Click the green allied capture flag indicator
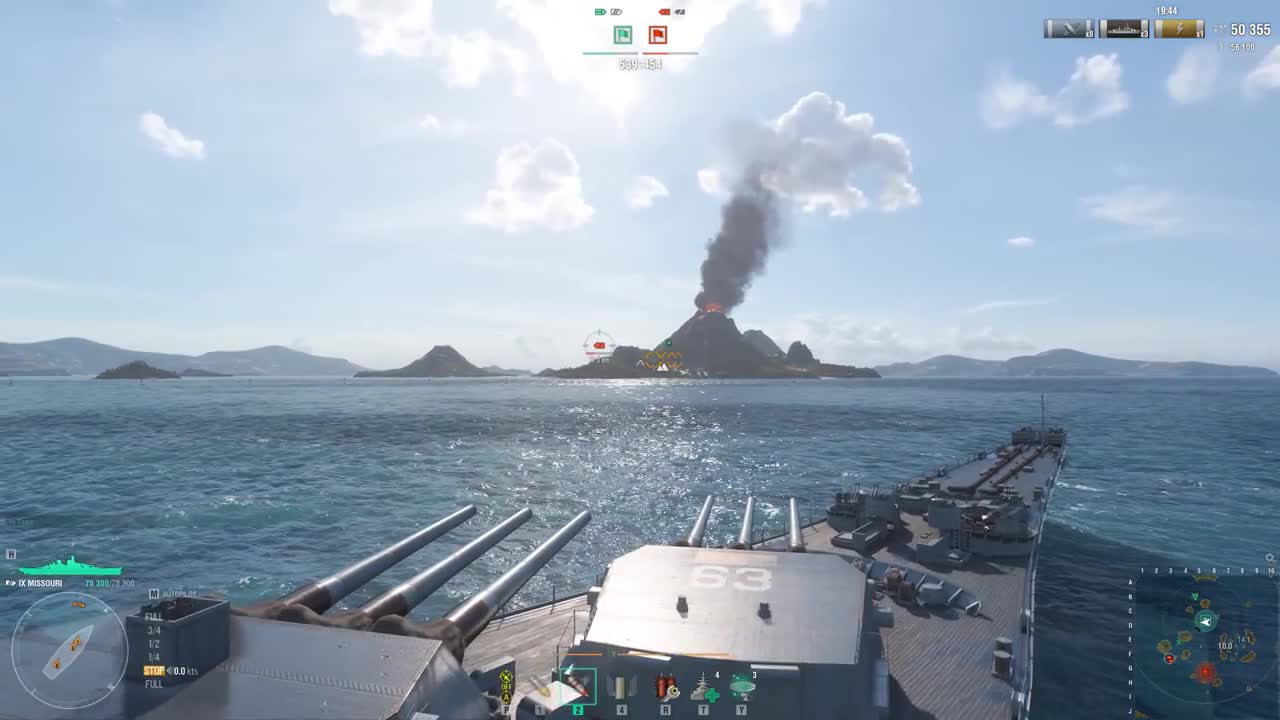 (622, 36)
